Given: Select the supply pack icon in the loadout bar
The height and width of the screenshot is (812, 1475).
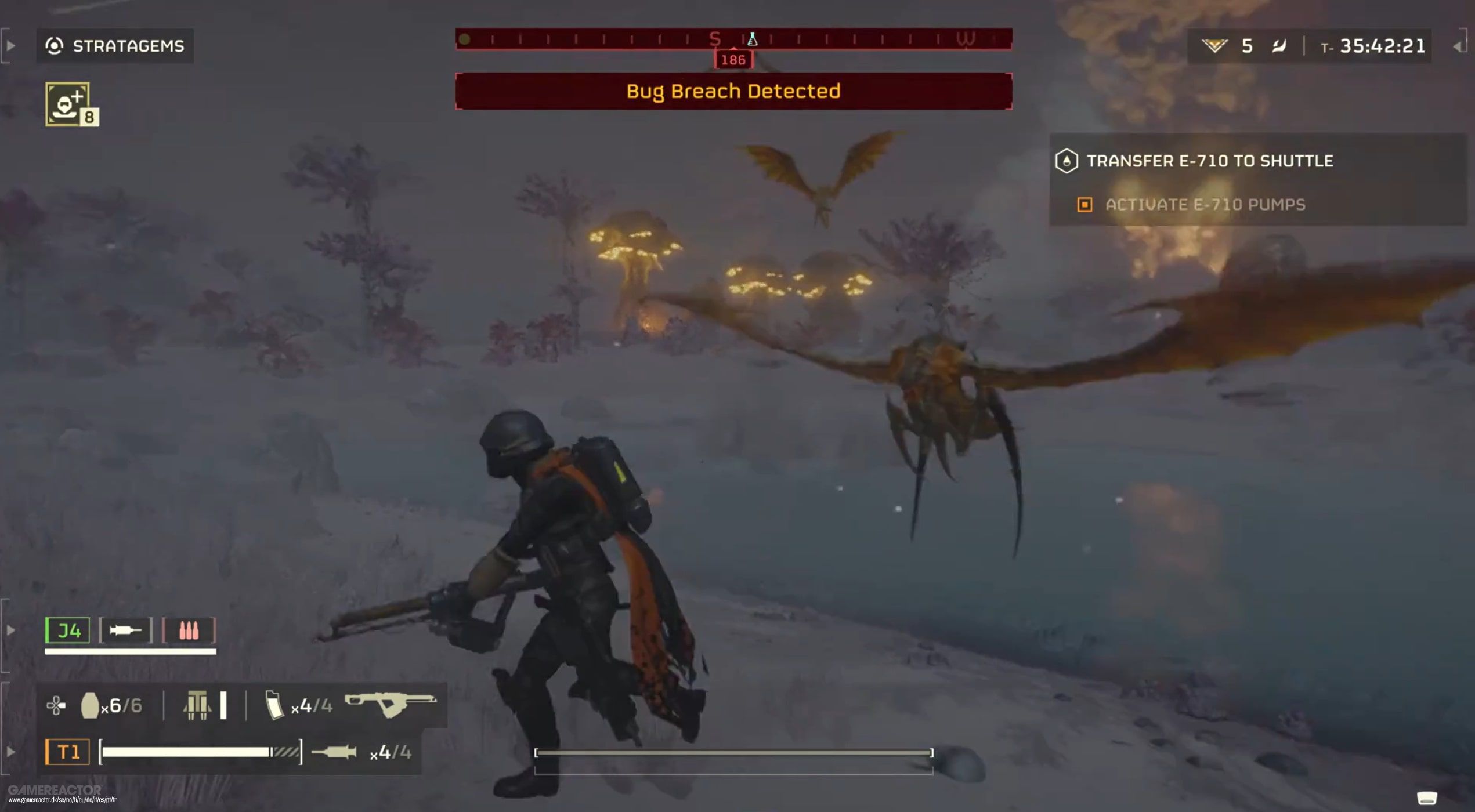Looking at the screenshot, I should (x=198, y=704).
